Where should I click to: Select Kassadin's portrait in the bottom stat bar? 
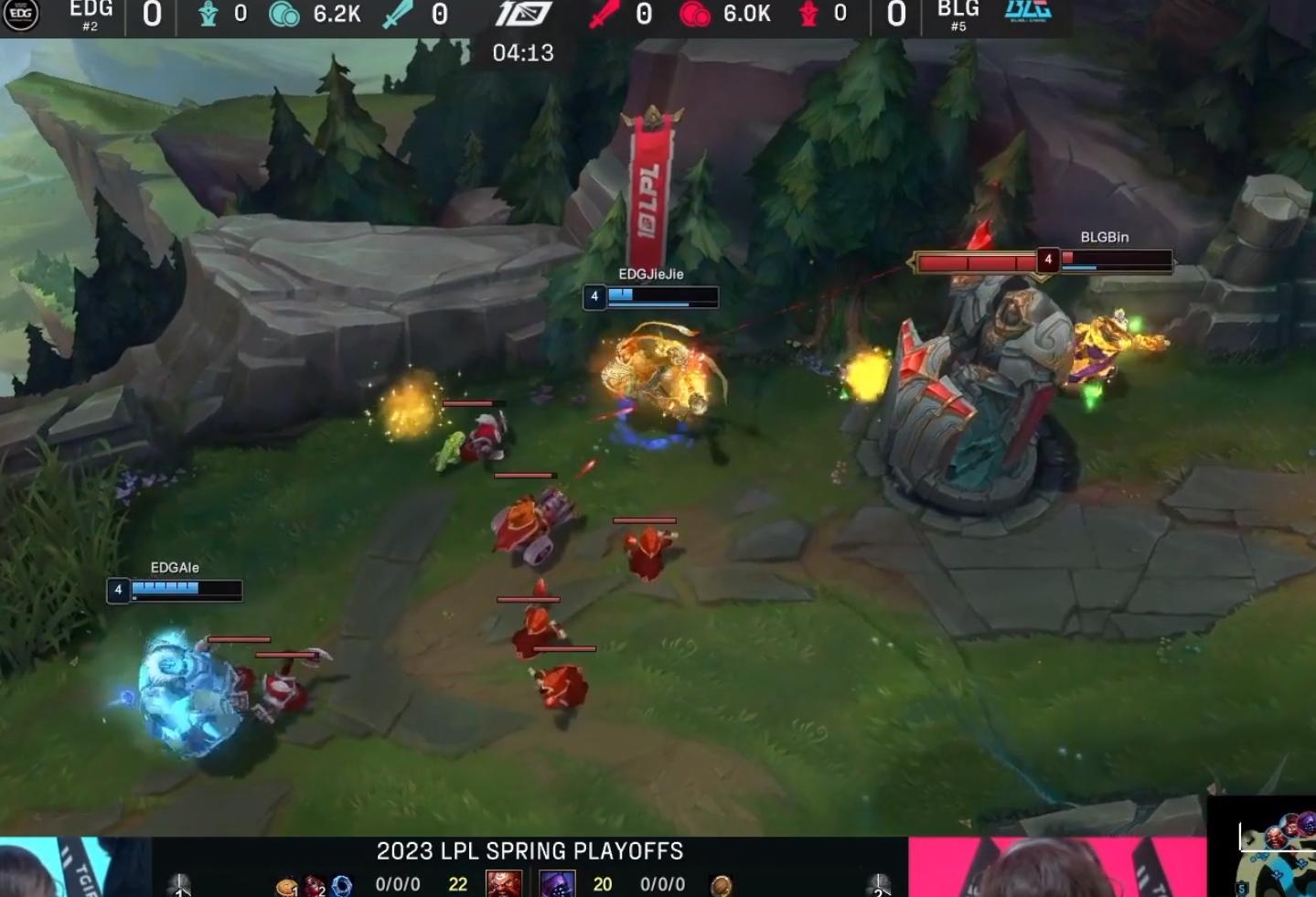pyautogui.click(x=560, y=885)
